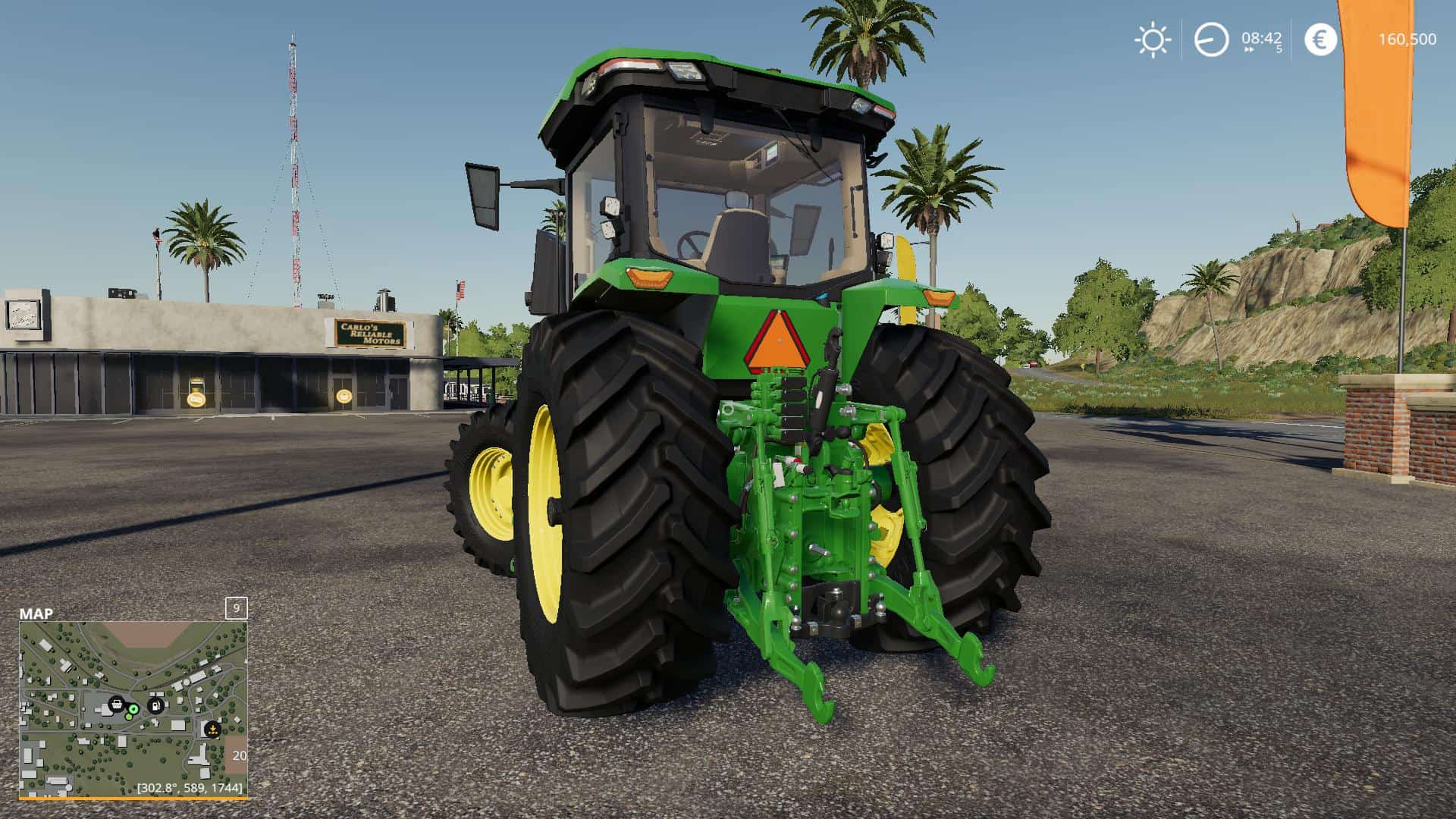Viewport: 1456px width, 819px height.
Task: Select the green player position marker
Action: (133, 709)
